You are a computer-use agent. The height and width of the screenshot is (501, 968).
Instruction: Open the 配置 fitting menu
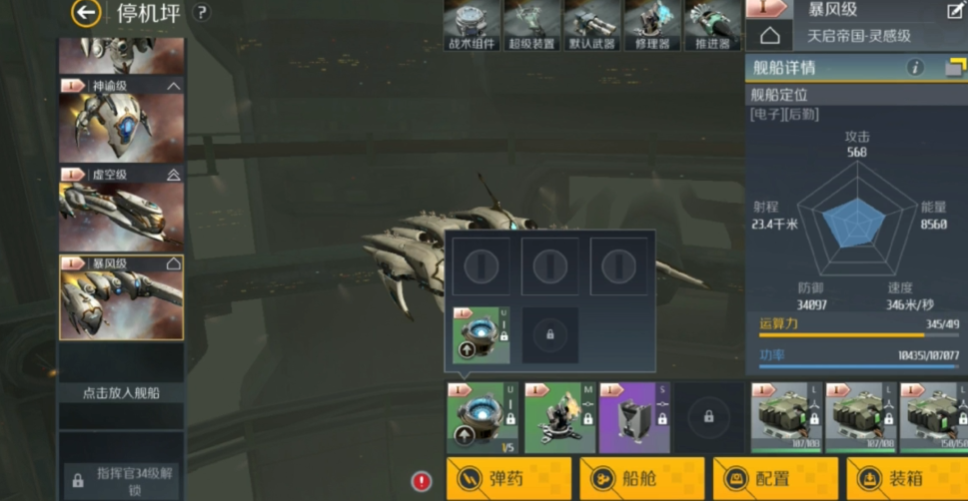coord(774,478)
